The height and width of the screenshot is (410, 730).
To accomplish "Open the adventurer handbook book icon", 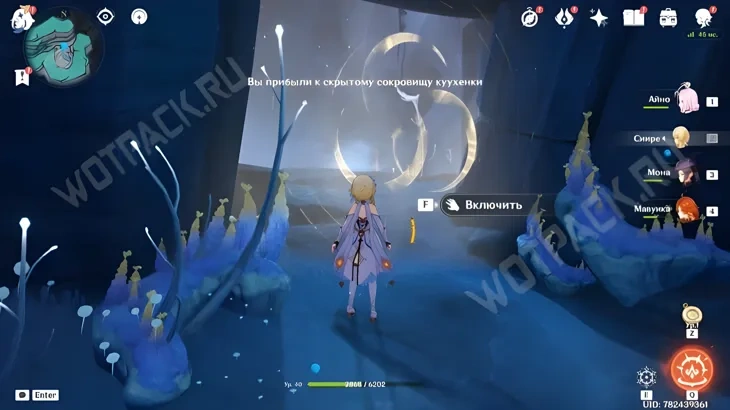I will (x=633, y=17).
